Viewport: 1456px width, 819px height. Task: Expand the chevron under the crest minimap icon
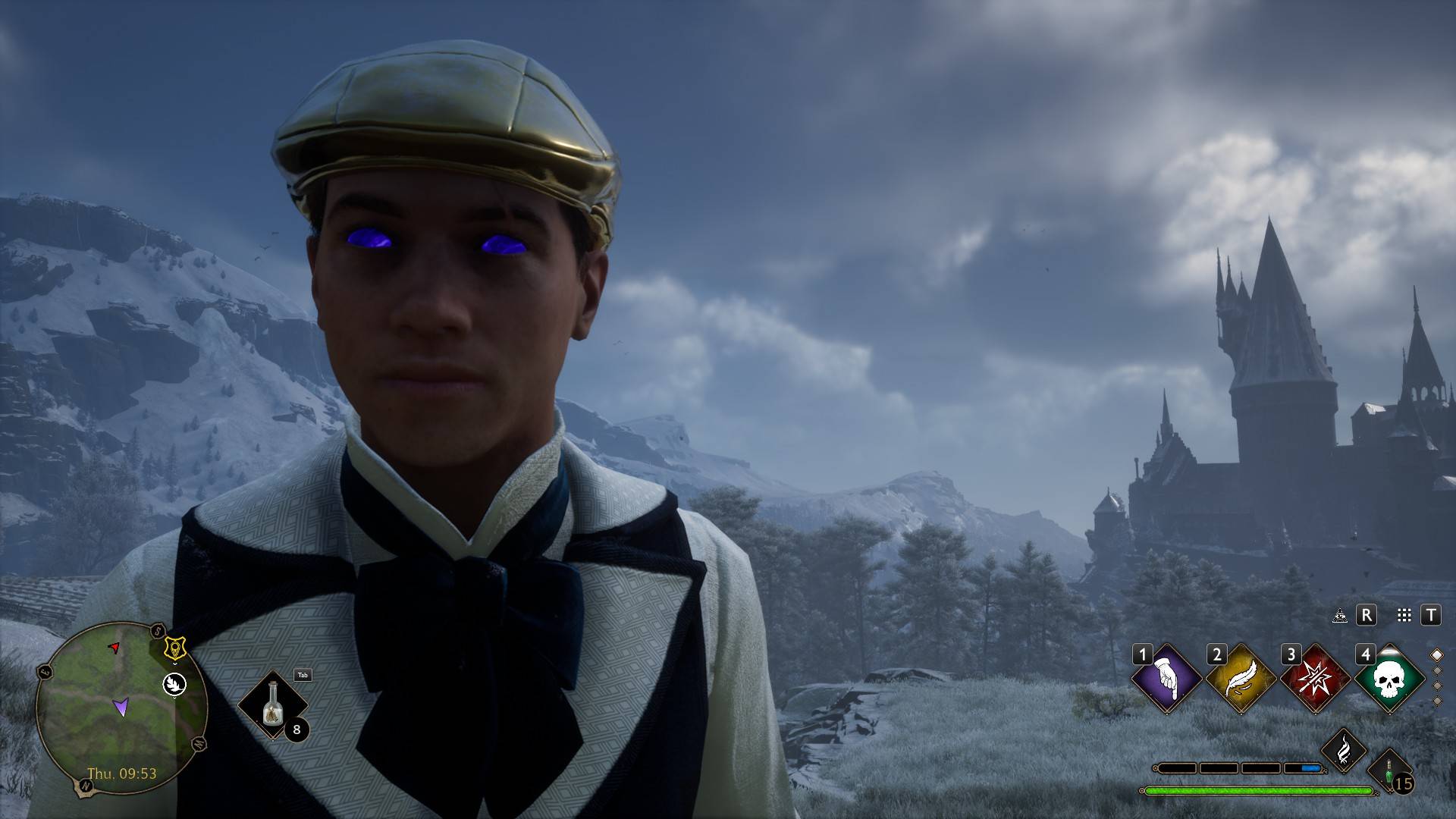(x=175, y=663)
